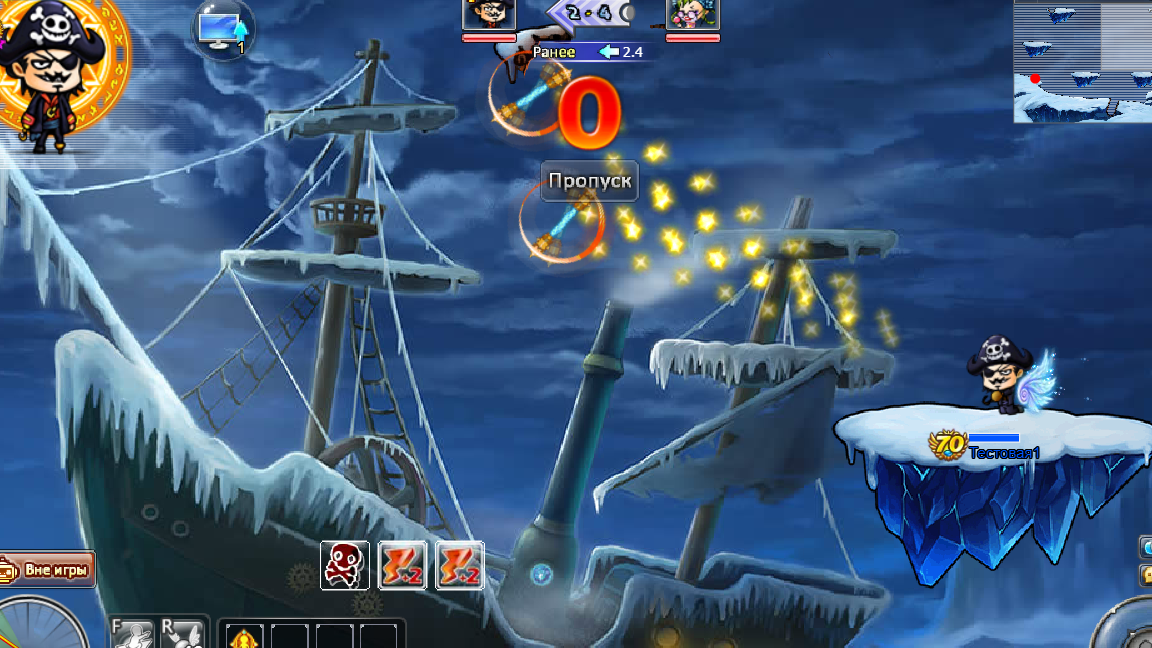Click the battlefield minimap
The image size is (1152, 648).
pos(1082,61)
